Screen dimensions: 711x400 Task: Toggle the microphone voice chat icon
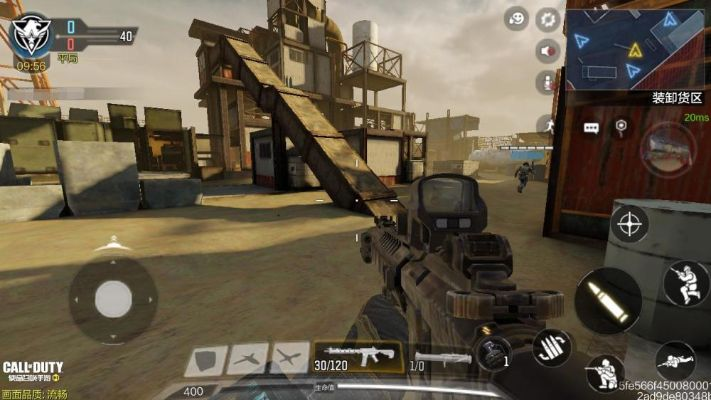coord(548,82)
